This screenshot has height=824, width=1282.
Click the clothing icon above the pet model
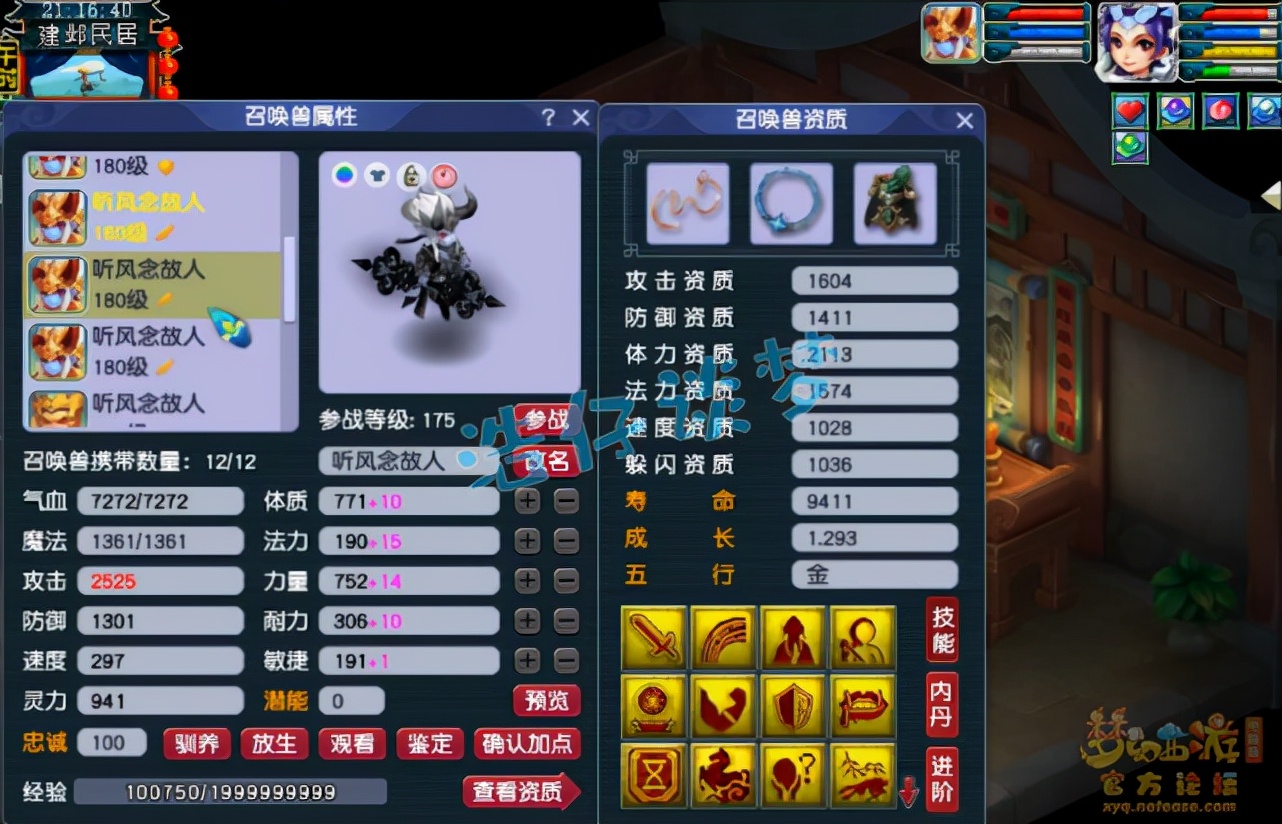(x=378, y=174)
